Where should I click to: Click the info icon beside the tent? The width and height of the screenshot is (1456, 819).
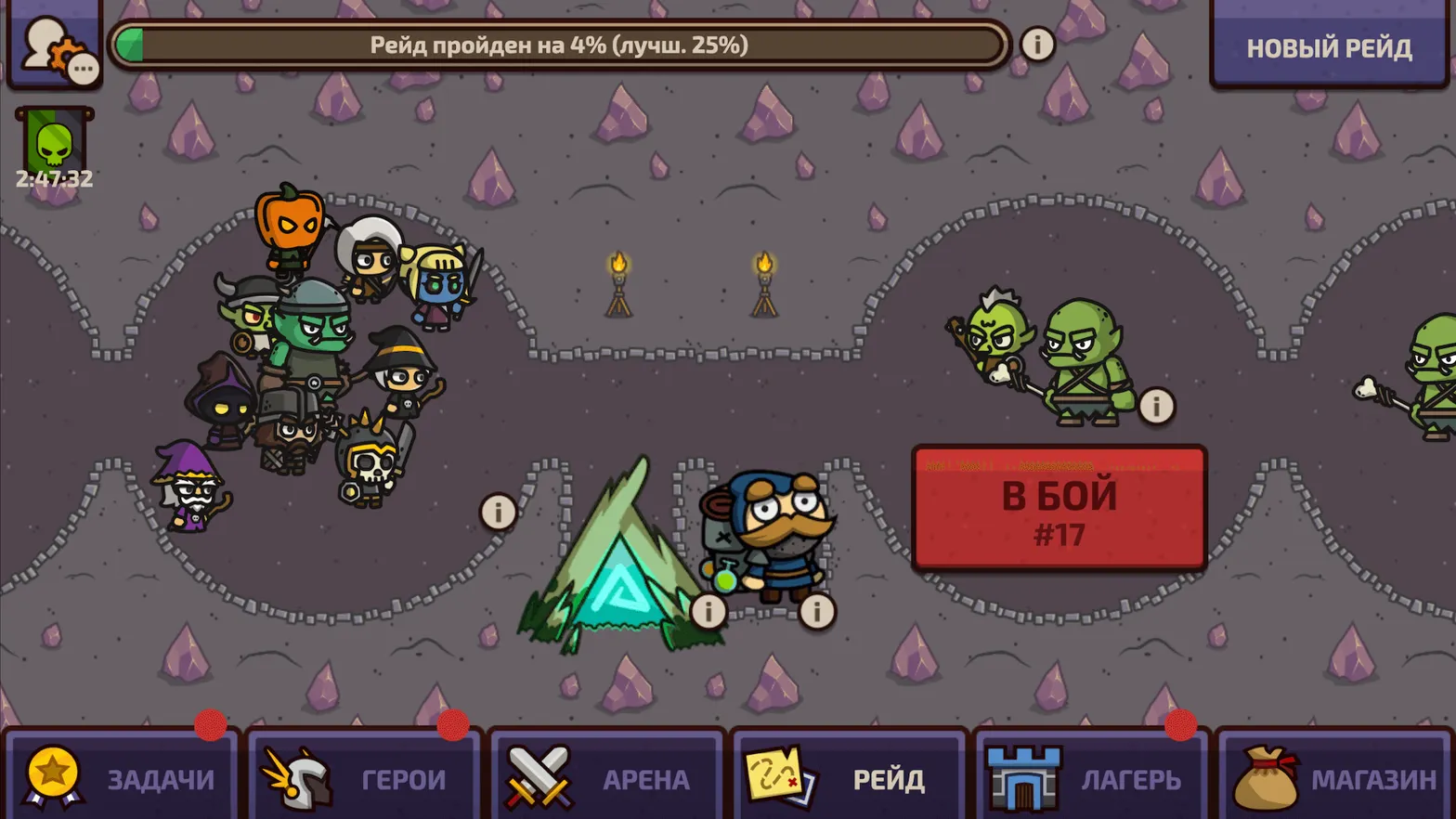708,611
